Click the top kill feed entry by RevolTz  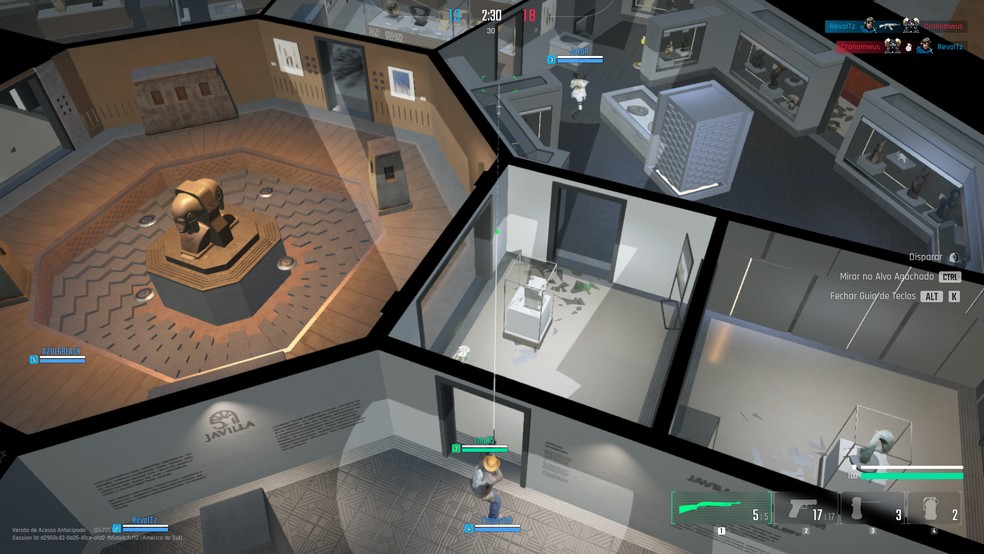(895, 27)
